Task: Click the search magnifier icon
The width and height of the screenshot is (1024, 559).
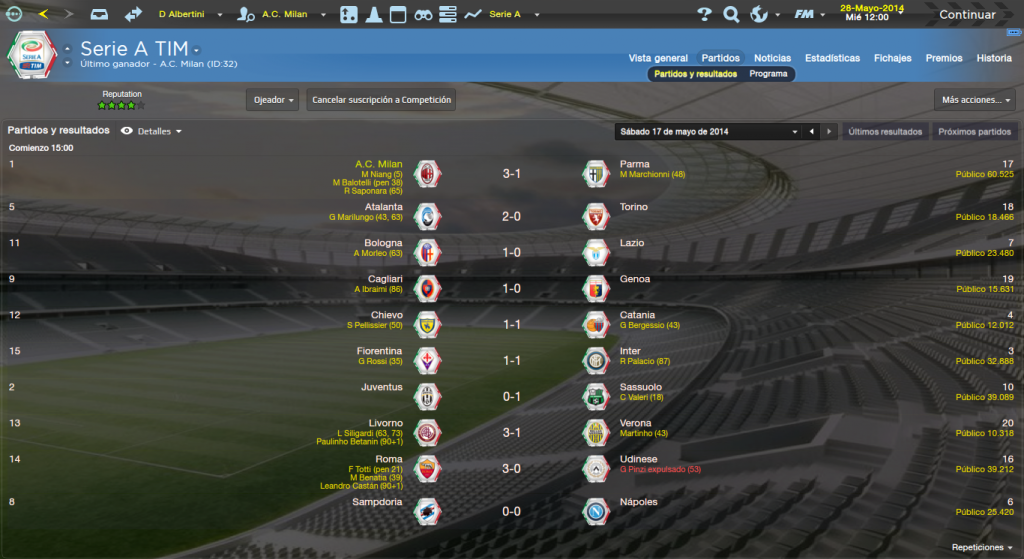Action: 731,15
